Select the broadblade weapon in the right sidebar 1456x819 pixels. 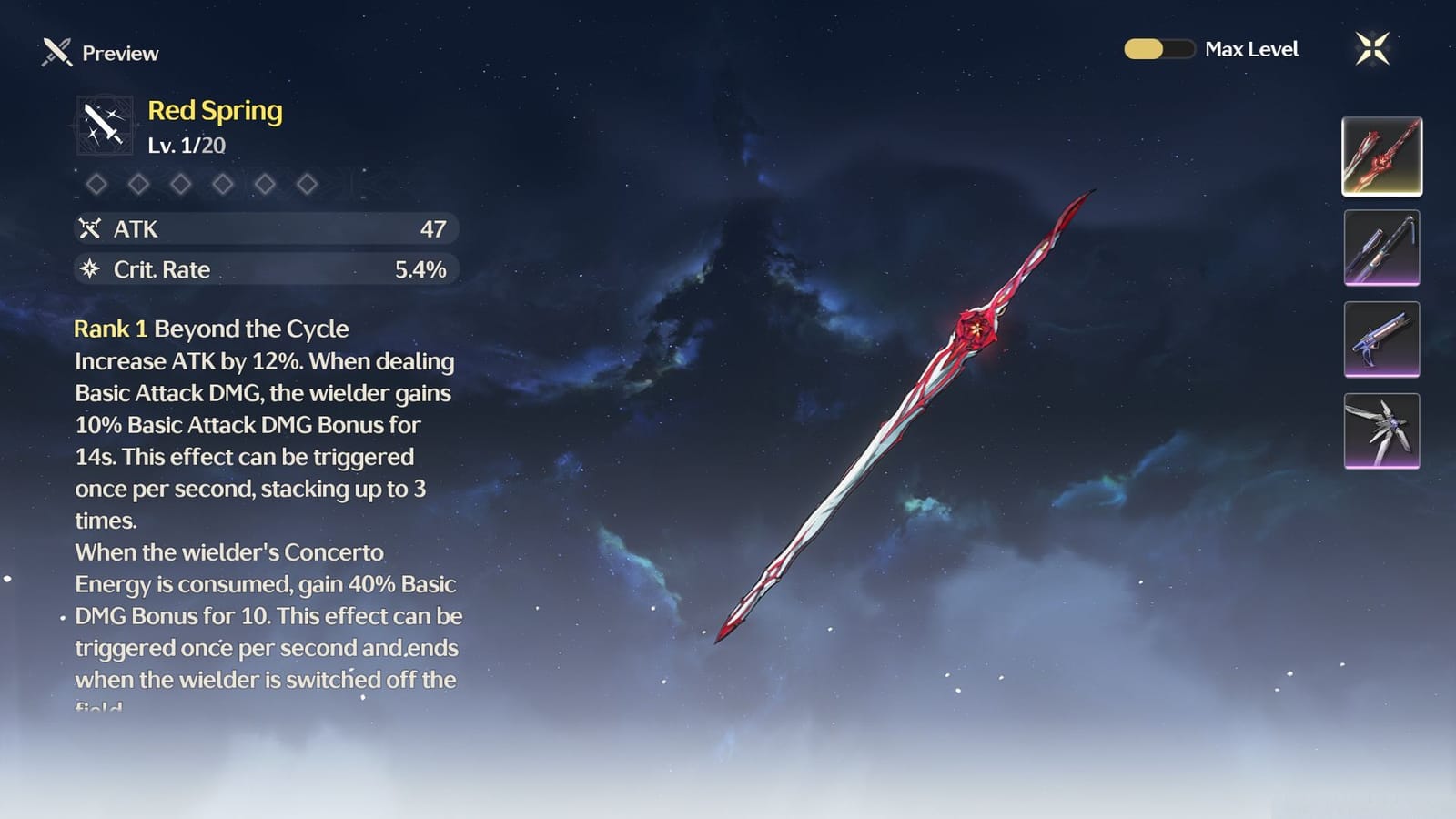pos(1381,248)
